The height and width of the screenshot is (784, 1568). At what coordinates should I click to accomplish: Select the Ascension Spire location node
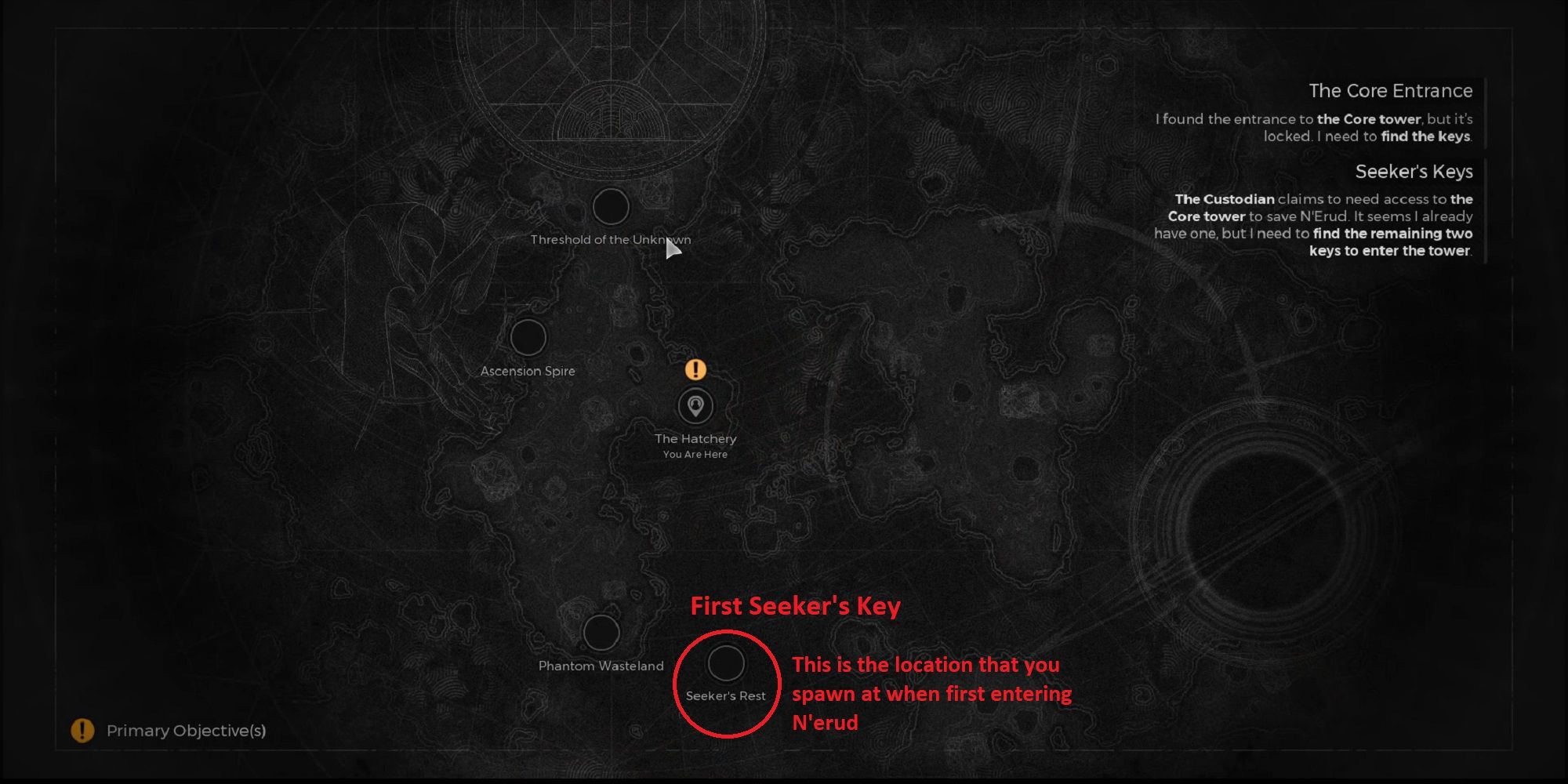[528, 338]
